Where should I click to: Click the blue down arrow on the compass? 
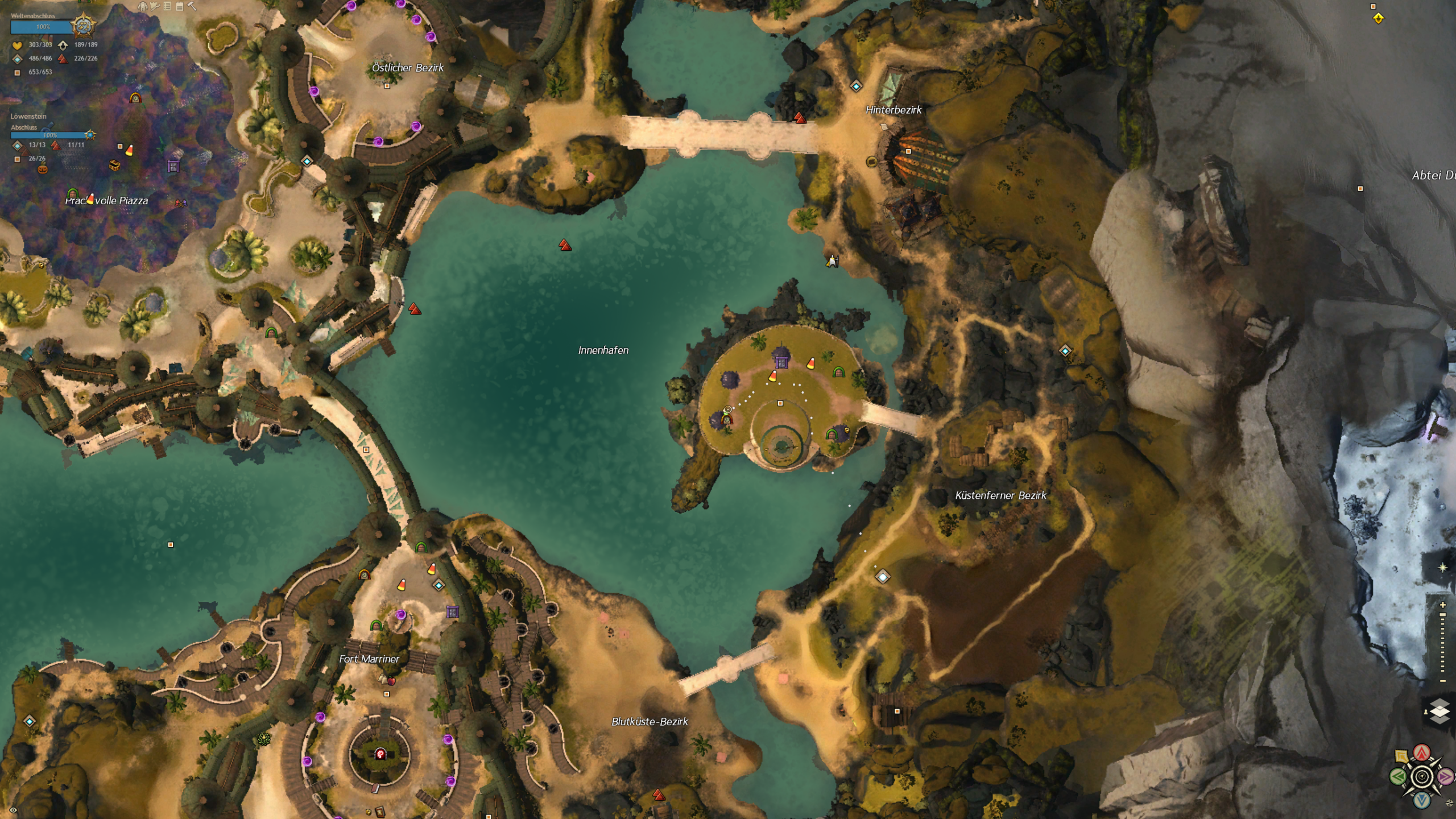point(1422,800)
